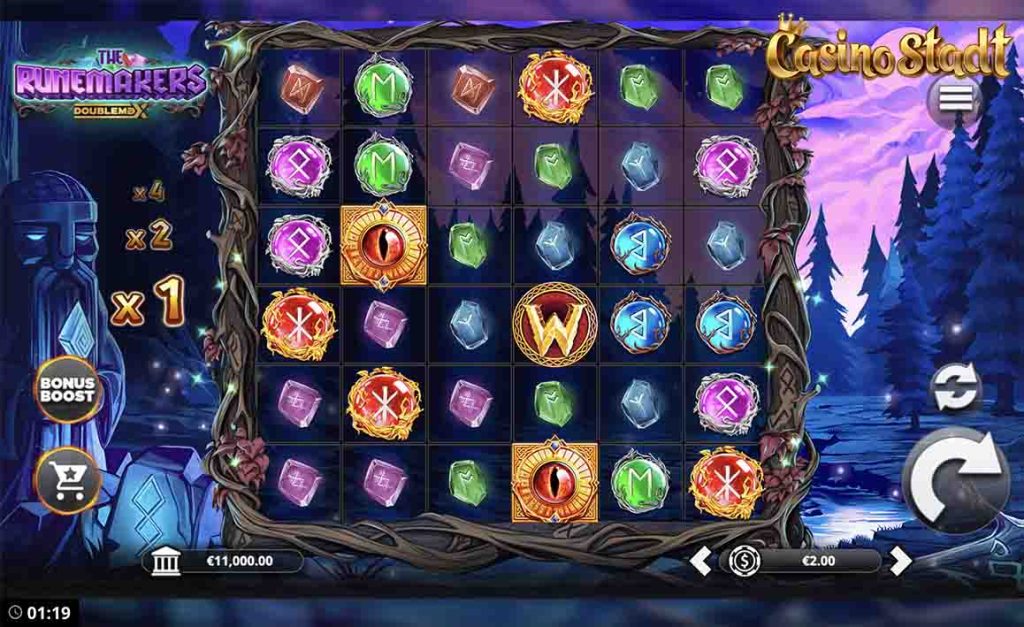Spin the reels with the large arrow button

[x=956, y=480]
